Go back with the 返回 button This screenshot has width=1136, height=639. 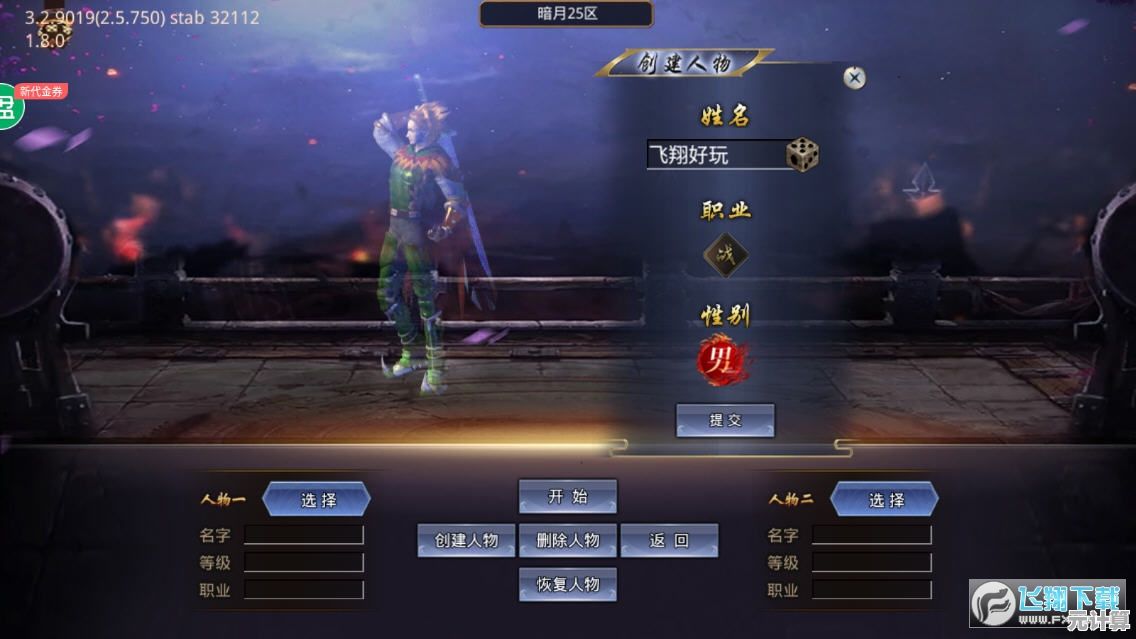(669, 540)
